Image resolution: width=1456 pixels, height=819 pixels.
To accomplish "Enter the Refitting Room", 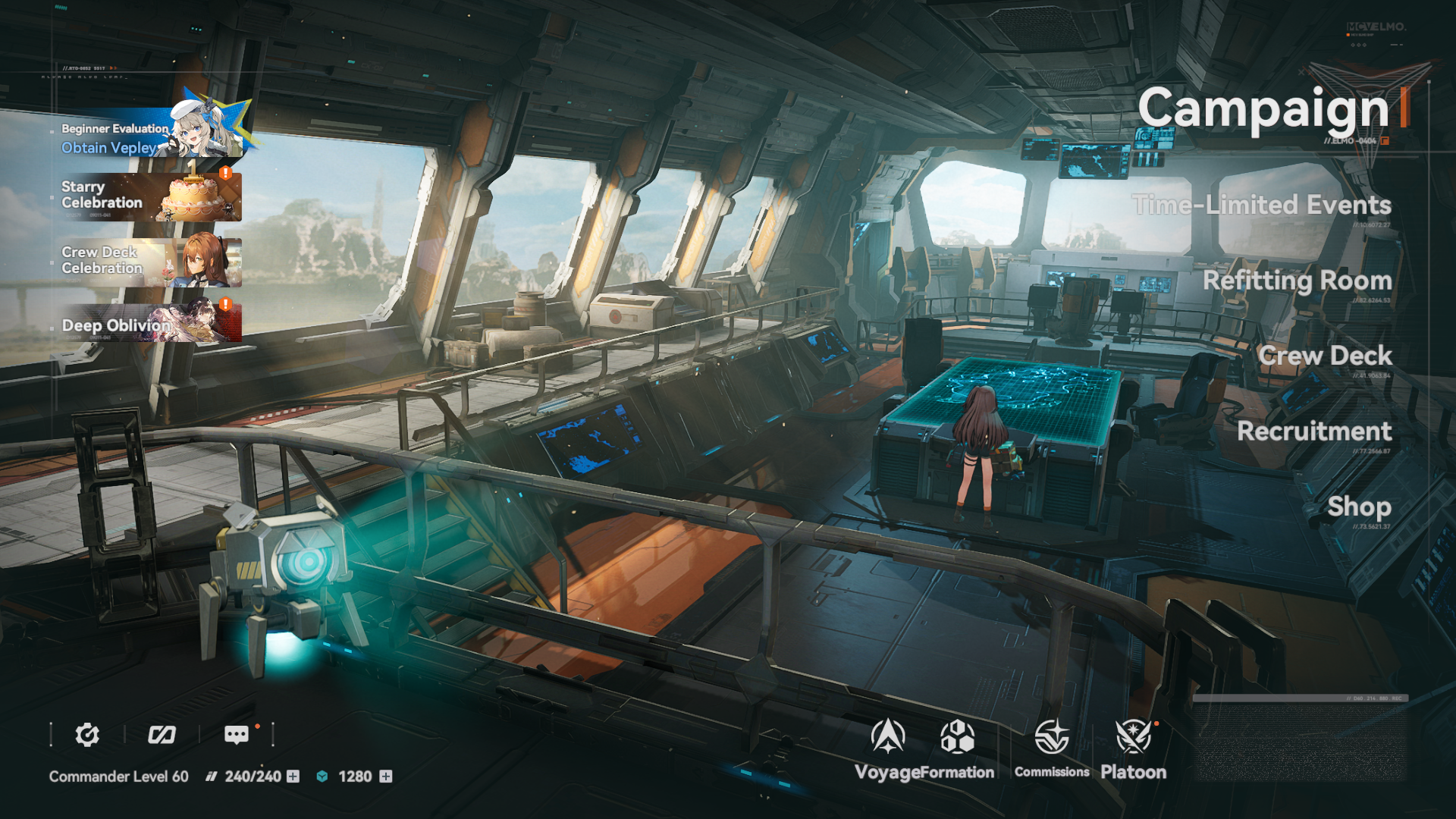I will click(1297, 281).
